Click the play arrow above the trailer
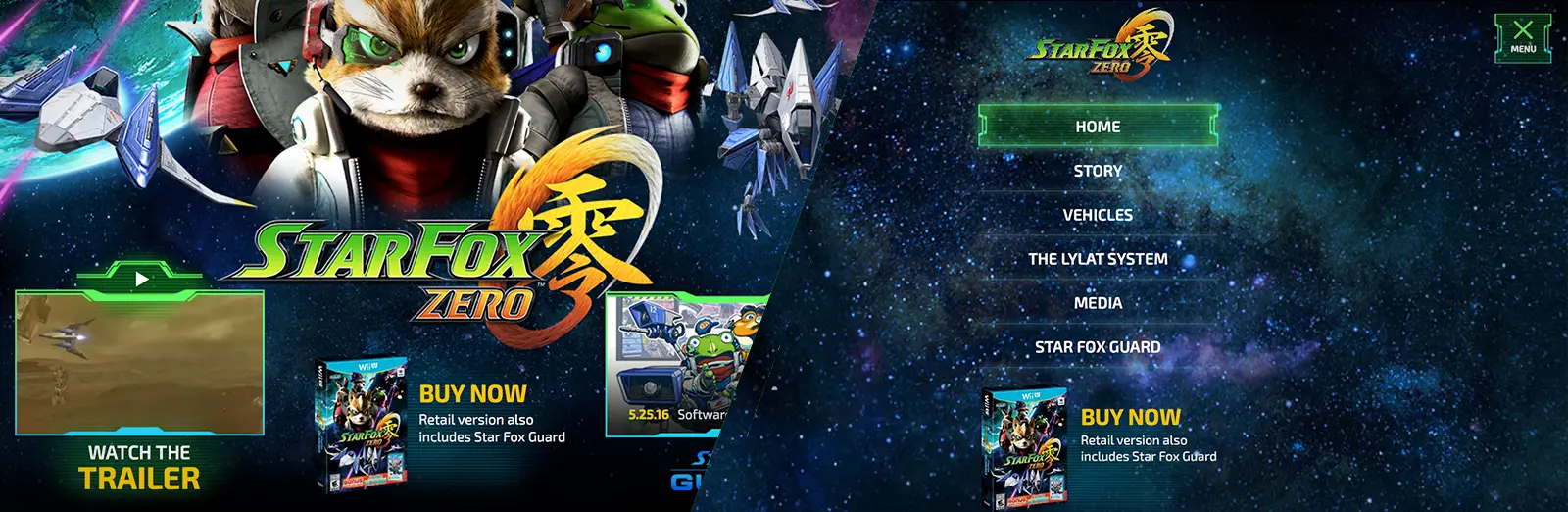 point(142,280)
